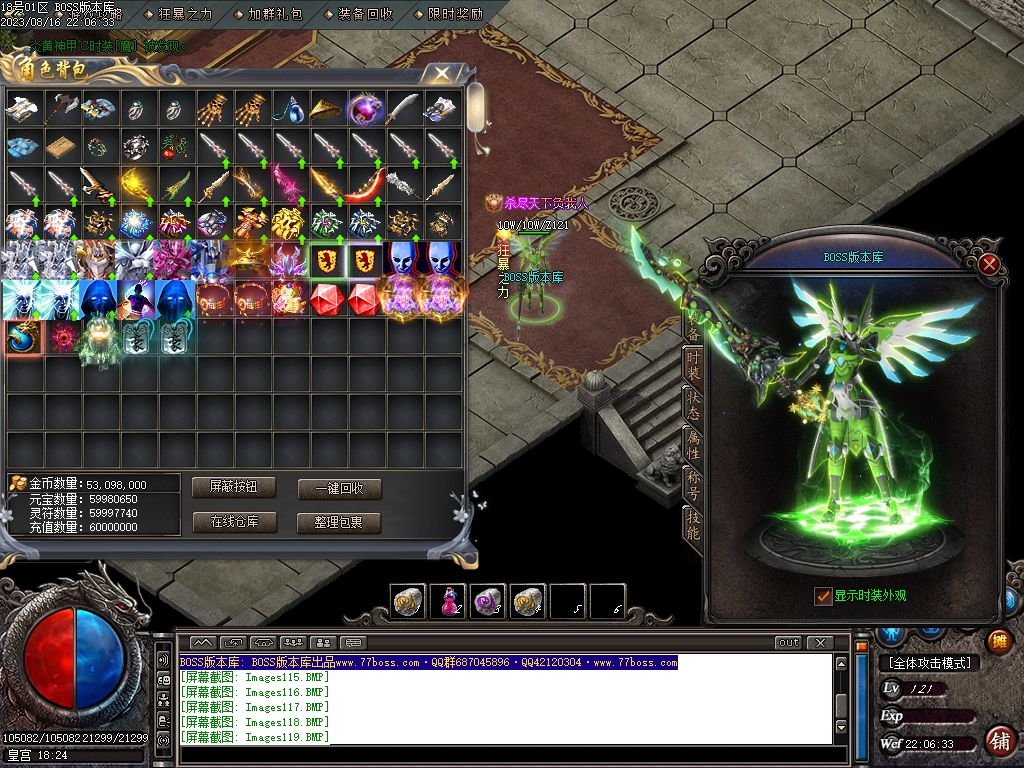This screenshot has width=1024, height=768.
Task: Close the chat window with its X button
Action: (820, 643)
